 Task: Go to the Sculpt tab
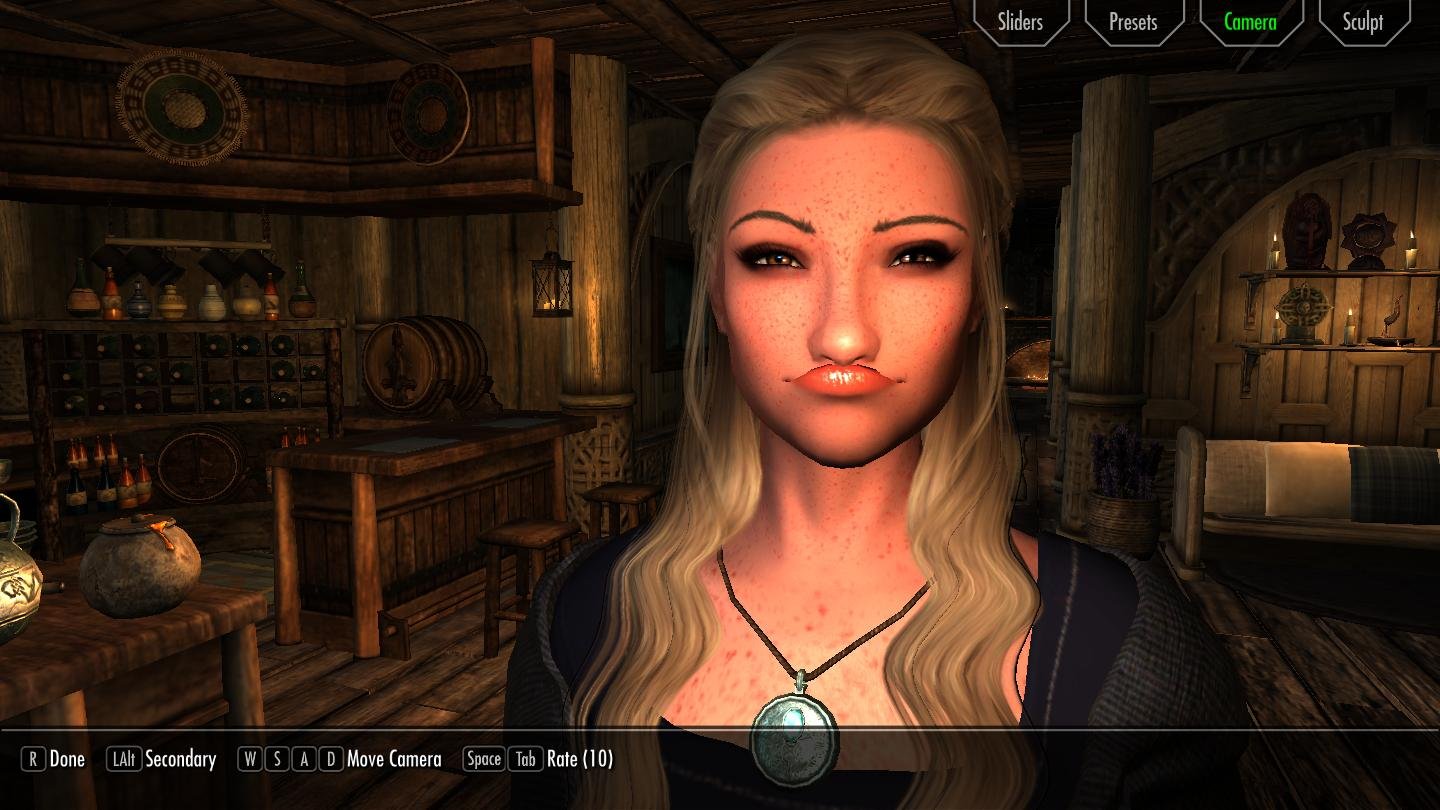pyautogui.click(x=1363, y=22)
